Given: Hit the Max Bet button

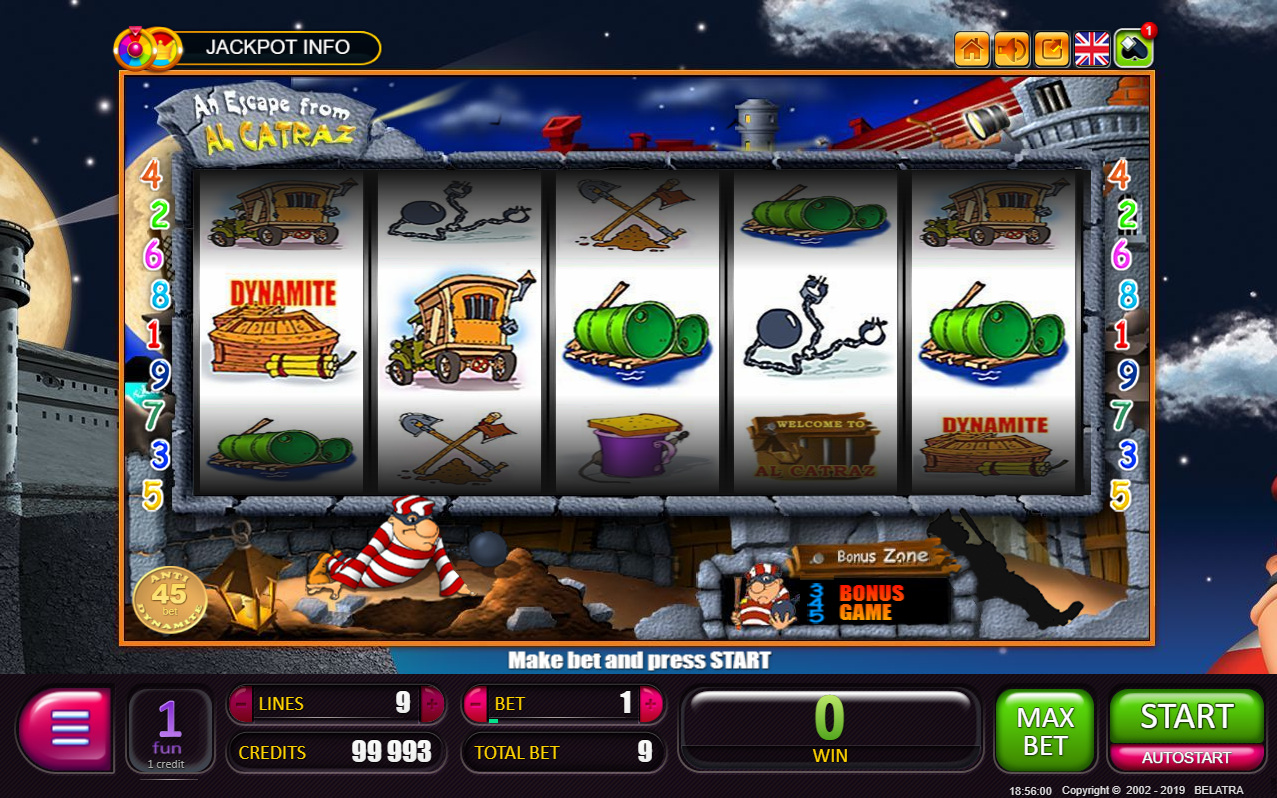Looking at the screenshot, I should pos(1045,731).
